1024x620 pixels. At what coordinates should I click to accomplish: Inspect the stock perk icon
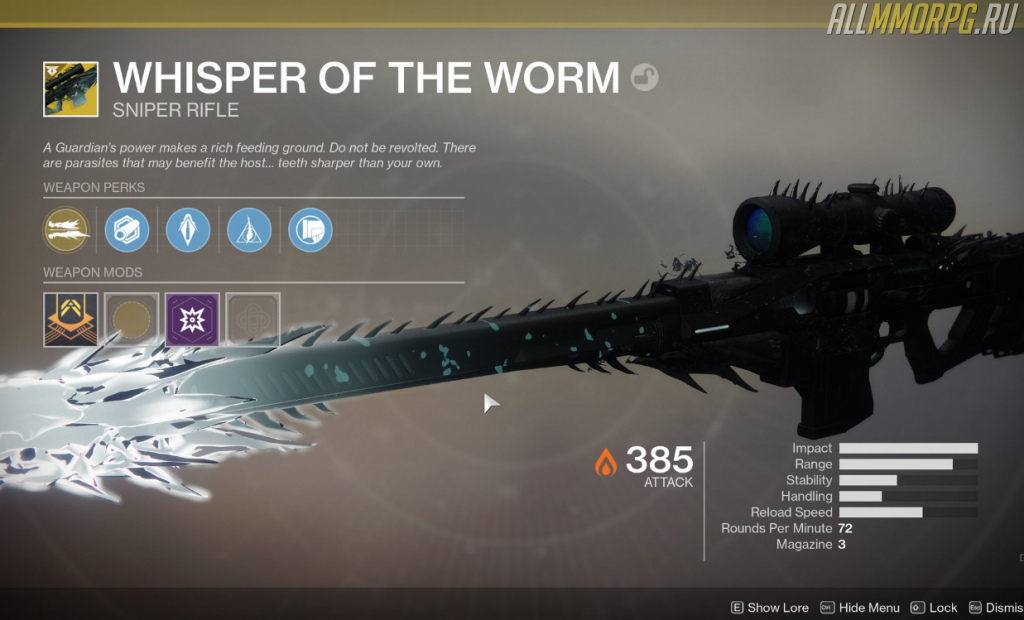(310, 230)
